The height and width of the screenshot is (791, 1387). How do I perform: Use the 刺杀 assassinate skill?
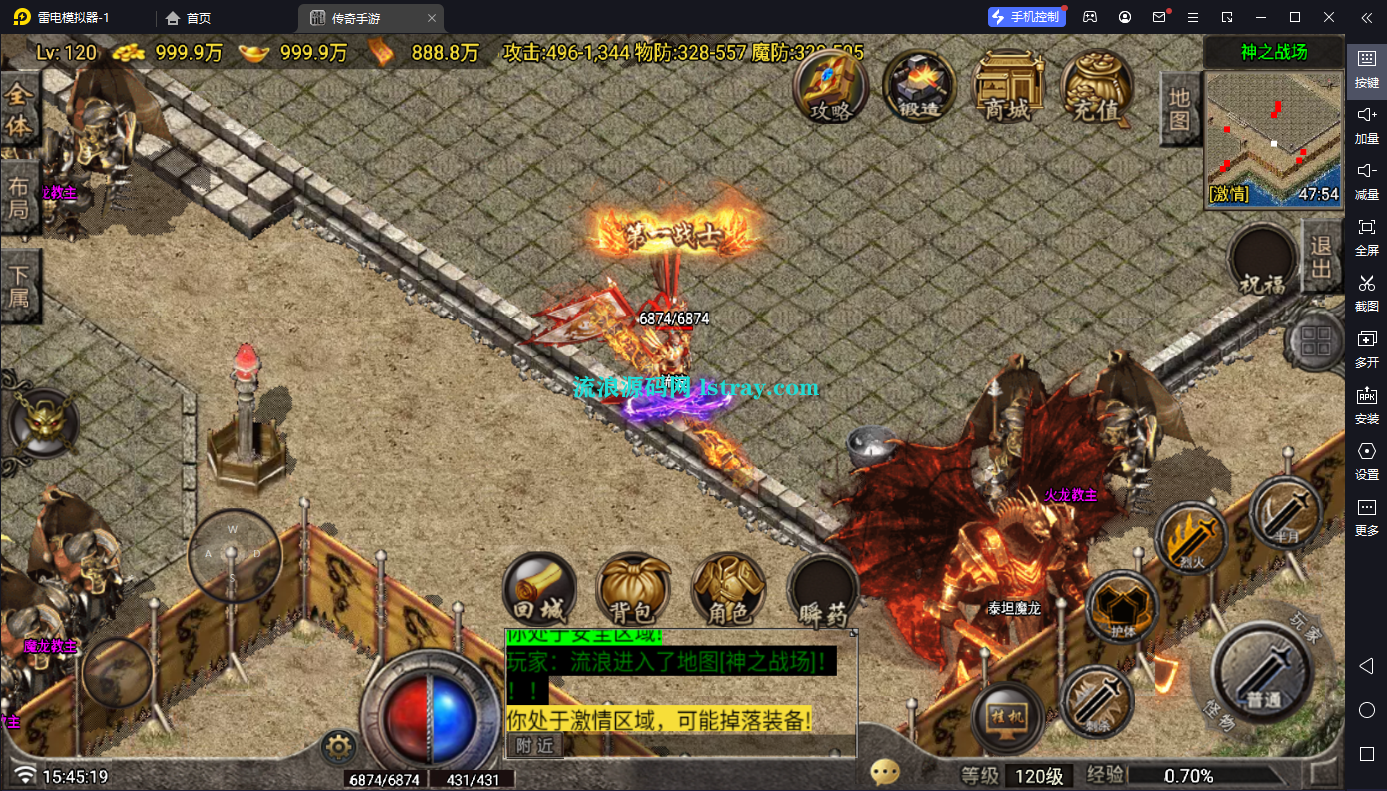click(x=1096, y=699)
